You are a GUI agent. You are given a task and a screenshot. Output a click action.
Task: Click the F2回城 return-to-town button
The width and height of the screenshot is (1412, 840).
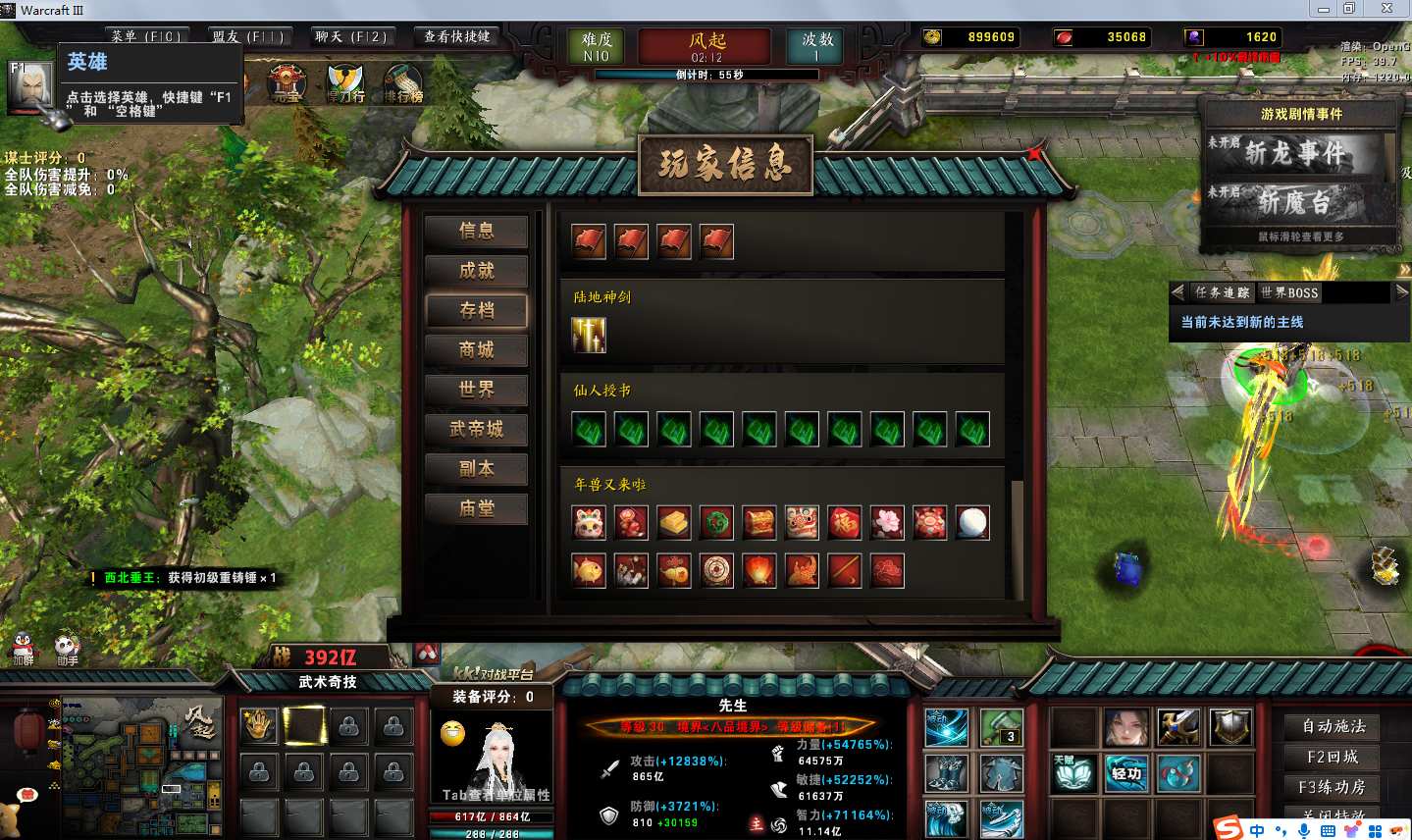point(1333,757)
